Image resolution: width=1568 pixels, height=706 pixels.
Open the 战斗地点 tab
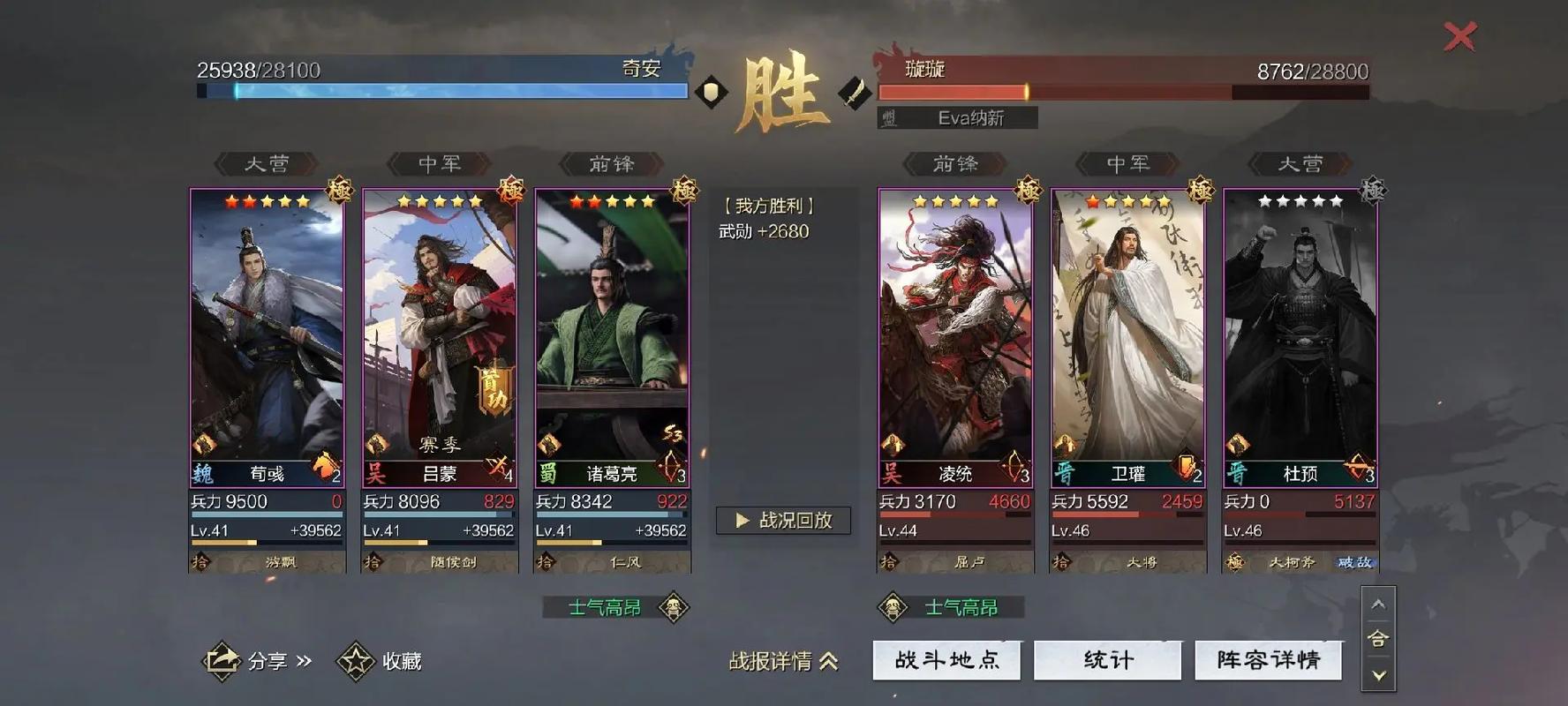(x=946, y=659)
